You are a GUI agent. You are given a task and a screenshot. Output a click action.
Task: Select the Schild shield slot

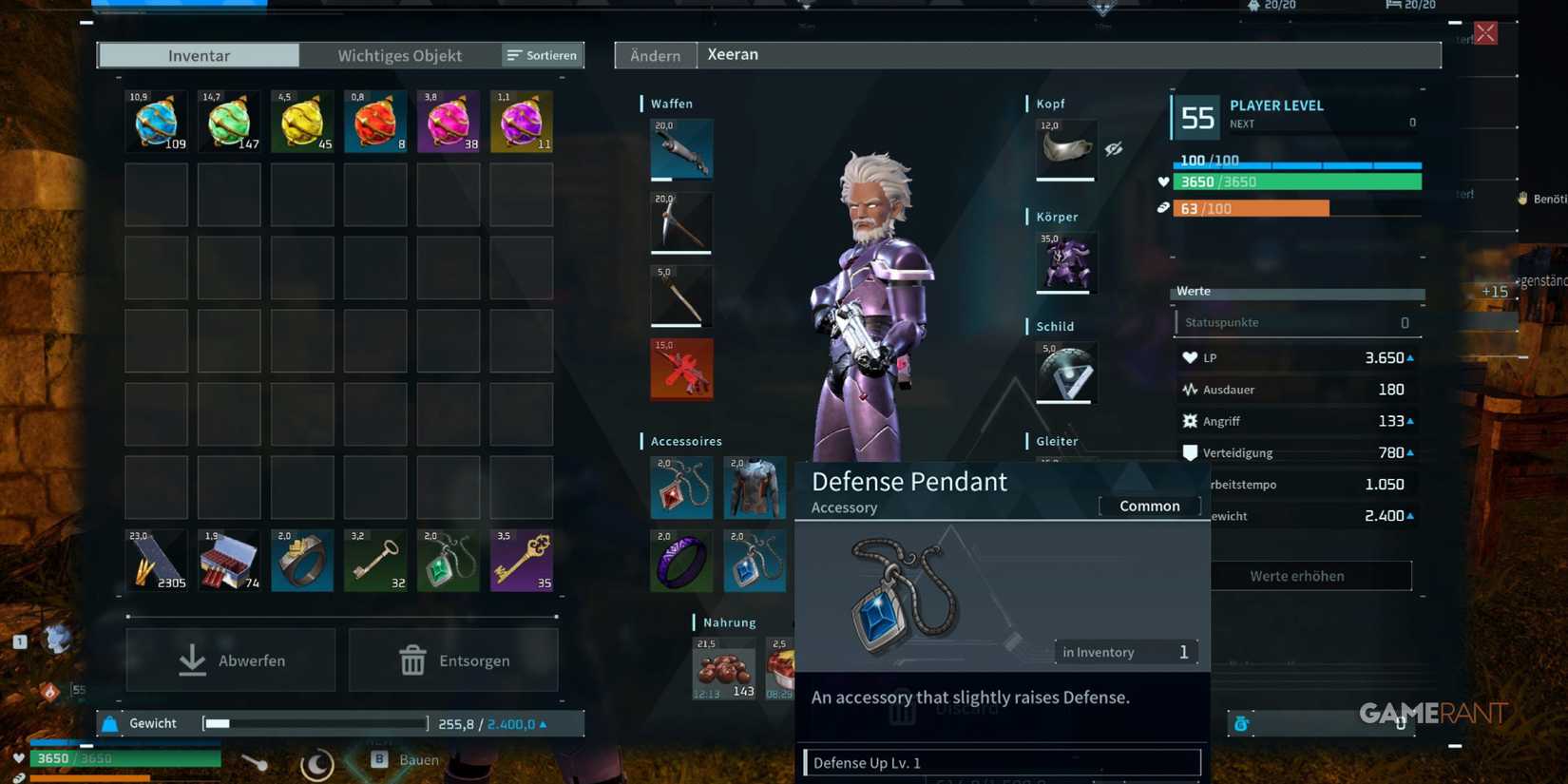tap(1064, 373)
